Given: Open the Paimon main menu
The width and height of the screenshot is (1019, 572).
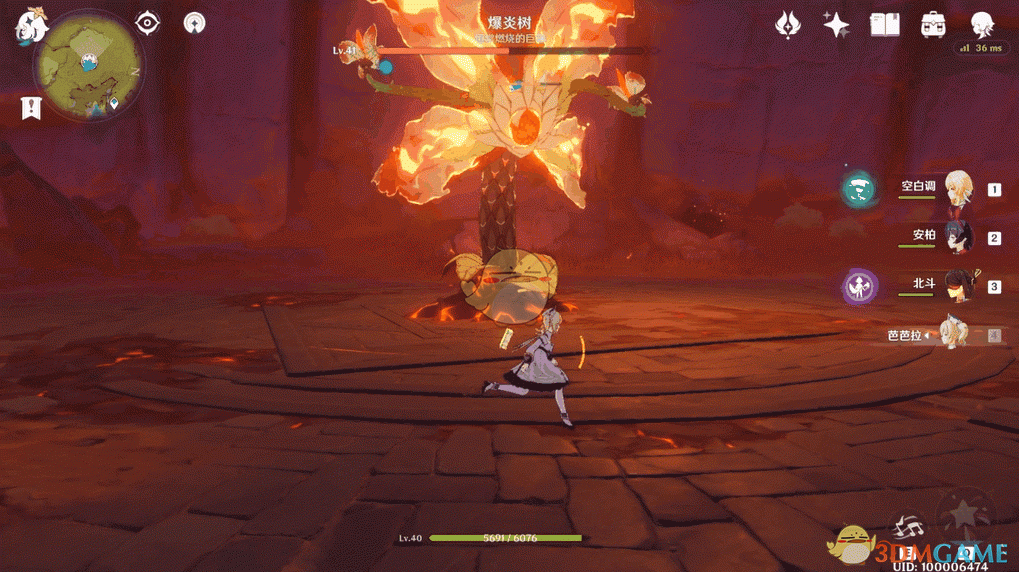Looking at the screenshot, I should tap(30, 27).
